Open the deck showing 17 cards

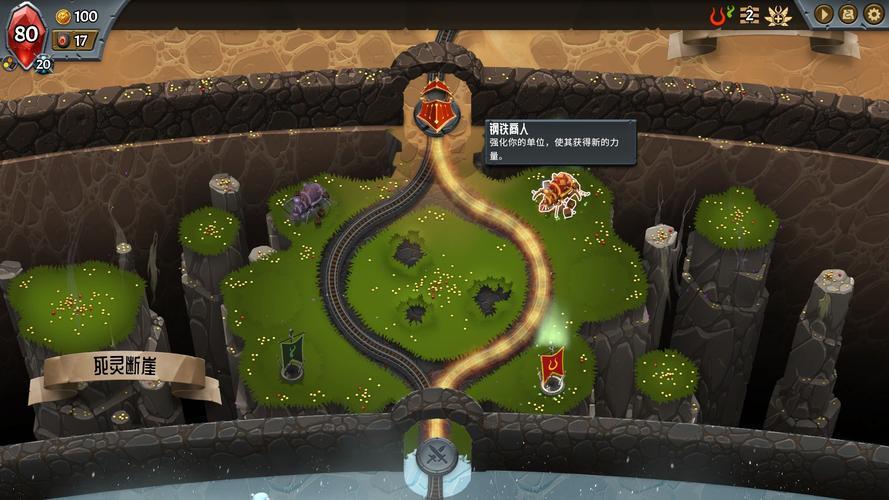click(x=73, y=41)
